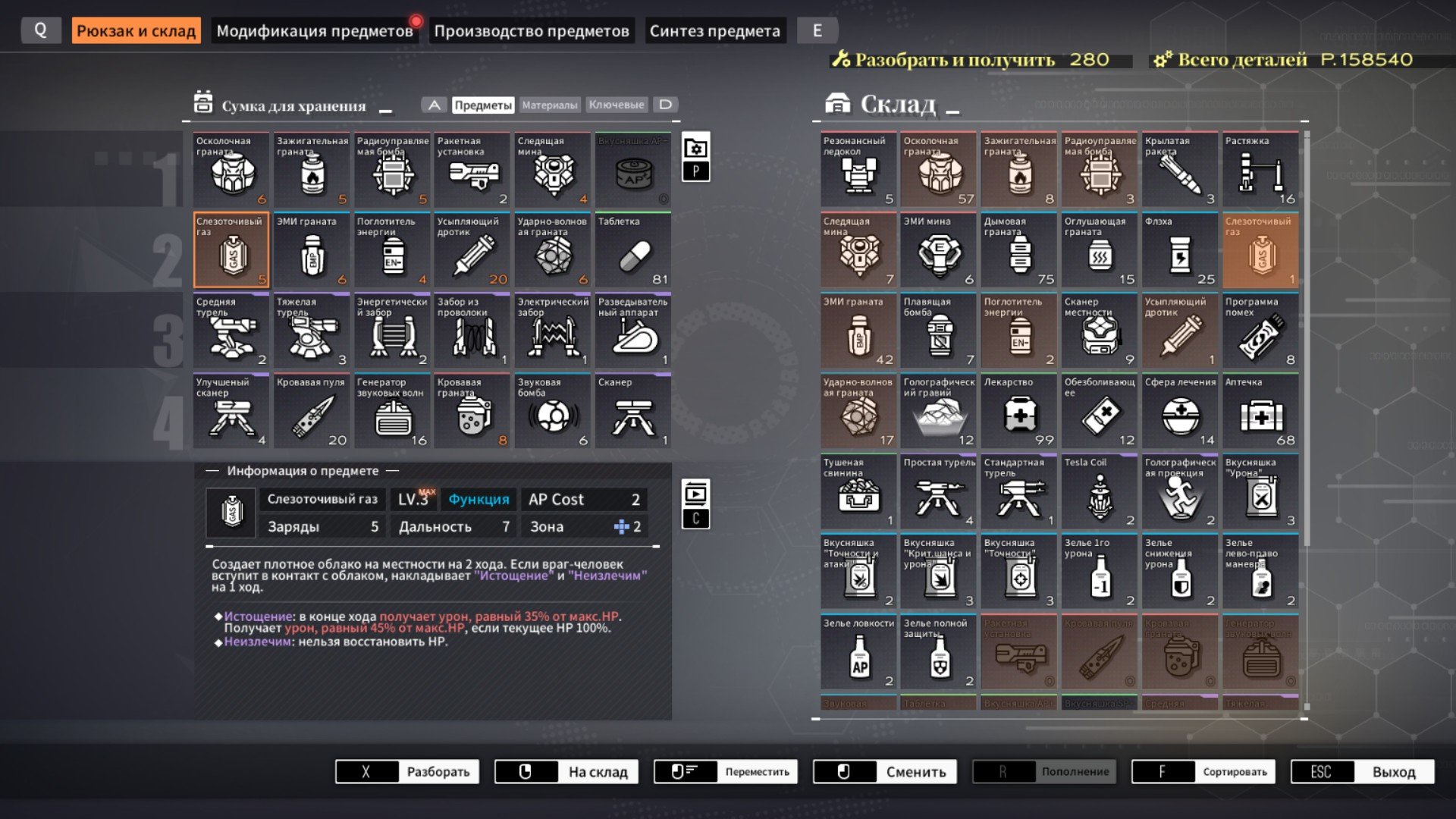Screen dimensions: 1456x819
Task: Pick the Тяжелая турель bag slot
Action: (x=311, y=331)
